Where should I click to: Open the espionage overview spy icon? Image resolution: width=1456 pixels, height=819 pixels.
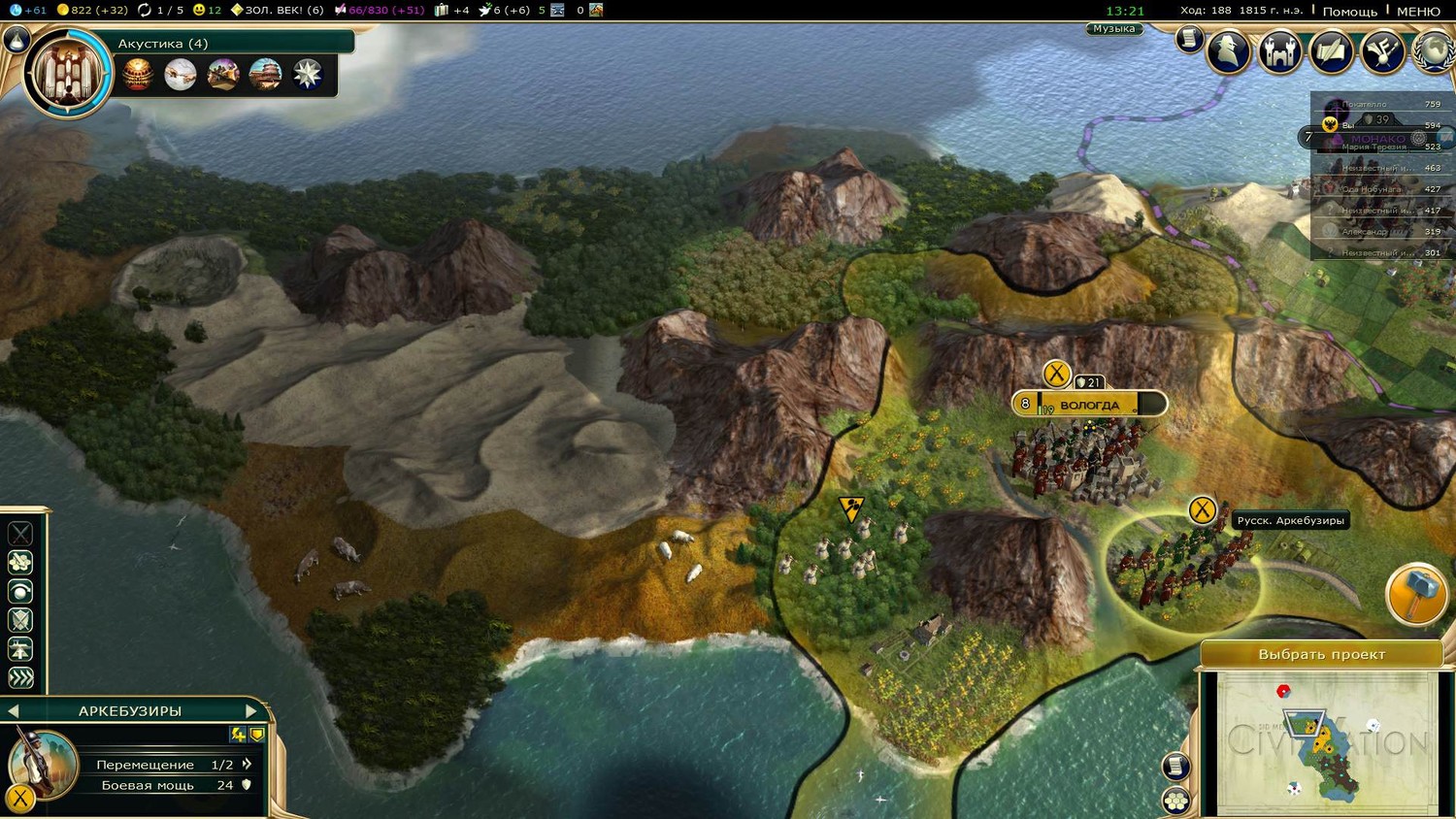[x=1228, y=51]
